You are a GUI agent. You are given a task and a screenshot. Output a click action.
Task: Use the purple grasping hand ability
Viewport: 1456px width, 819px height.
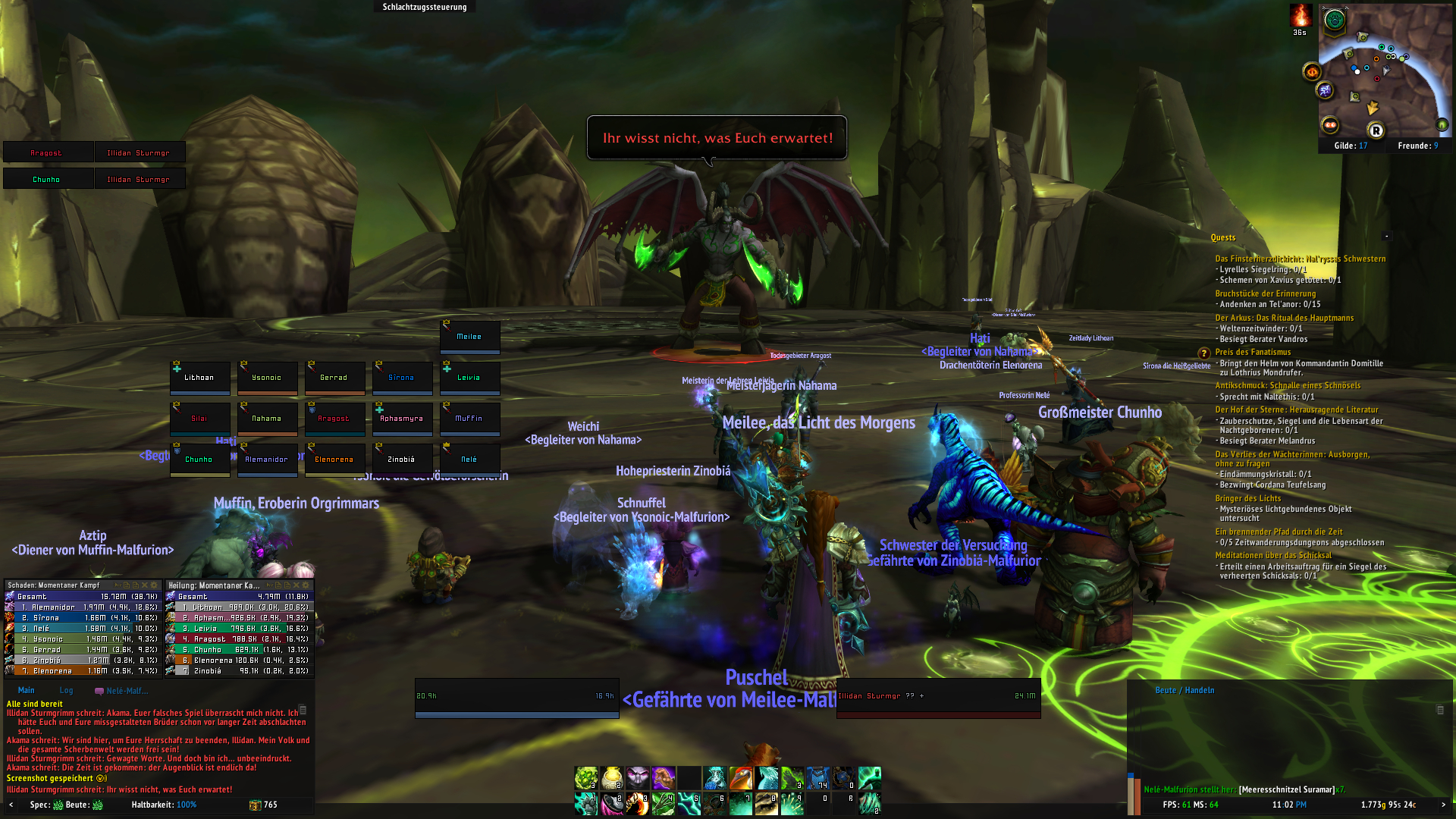[664, 778]
